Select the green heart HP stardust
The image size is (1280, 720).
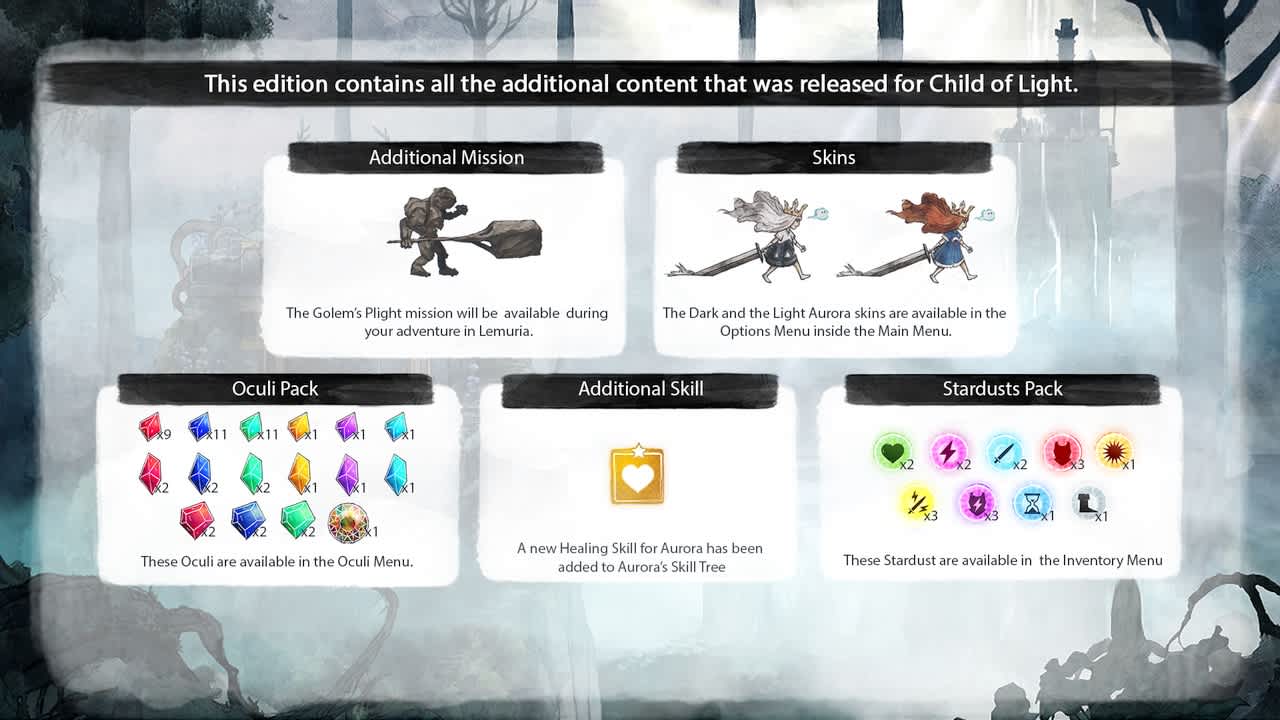pos(893,450)
